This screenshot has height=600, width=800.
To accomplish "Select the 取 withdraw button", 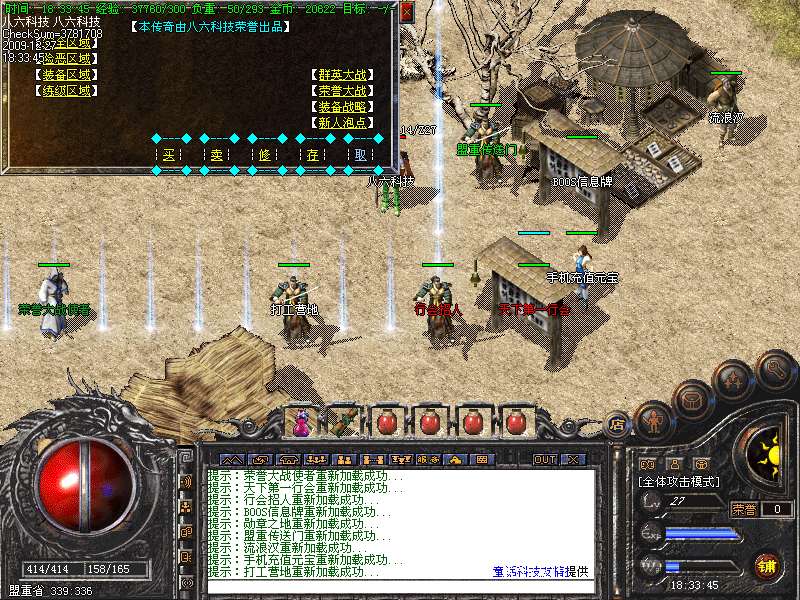I will 361,155.
